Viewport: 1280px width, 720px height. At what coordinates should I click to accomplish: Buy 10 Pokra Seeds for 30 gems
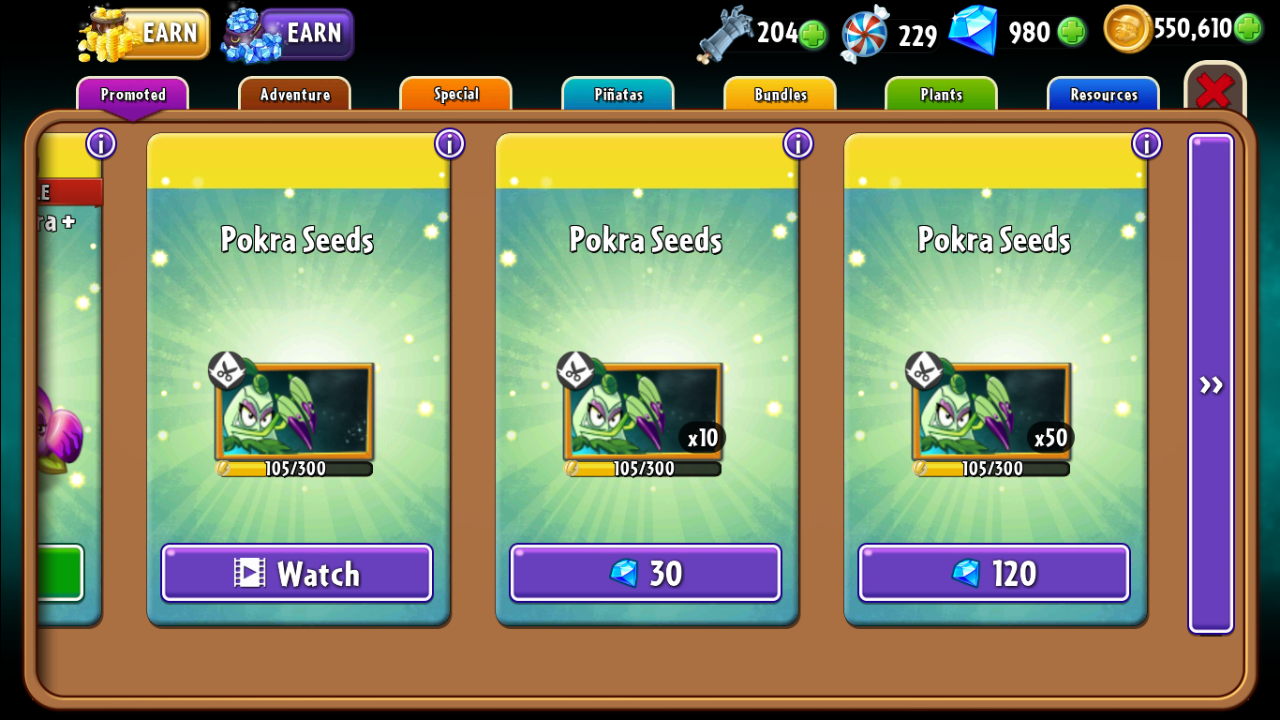(x=645, y=573)
